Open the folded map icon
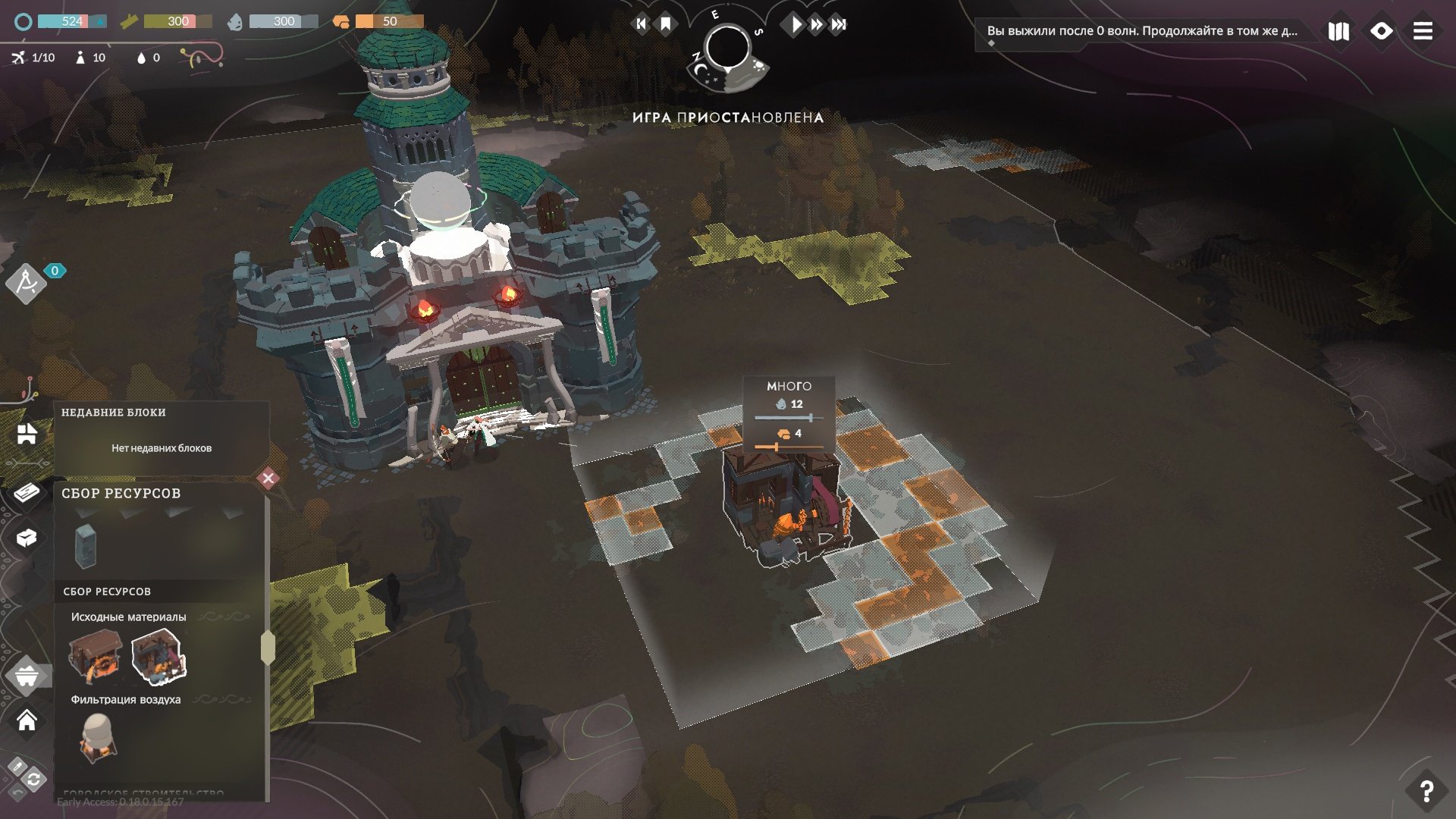 click(1338, 31)
